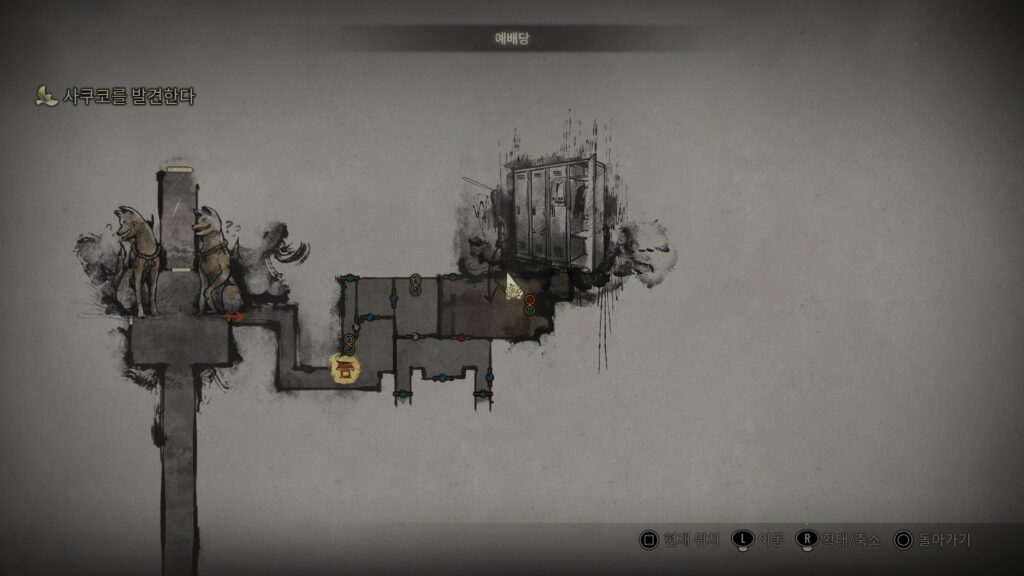This screenshot has width=1024, height=576.
Task: Click the white player position arrow
Action: click(x=514, y=288)
